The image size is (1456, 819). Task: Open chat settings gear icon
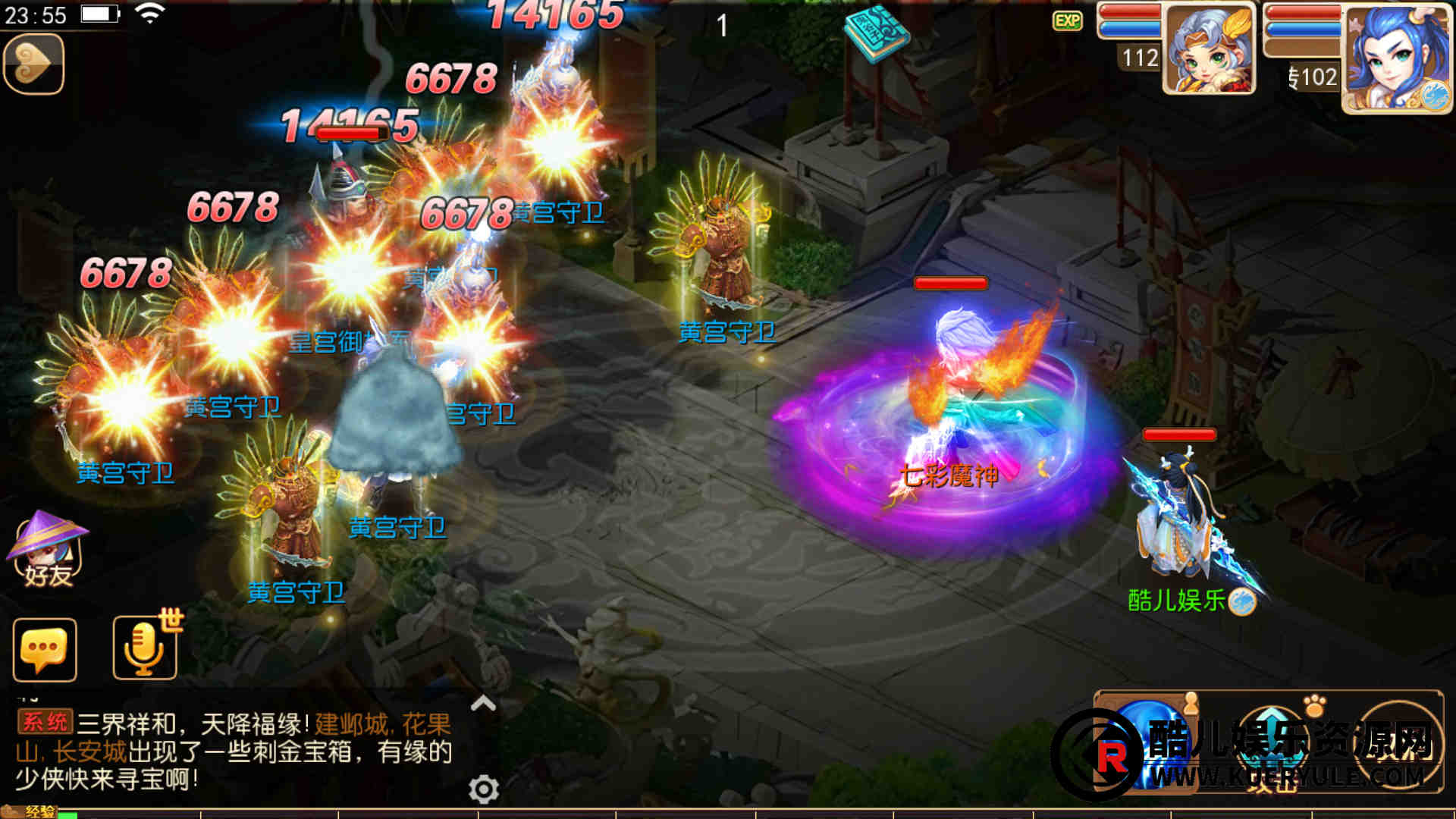coord(483,789)
